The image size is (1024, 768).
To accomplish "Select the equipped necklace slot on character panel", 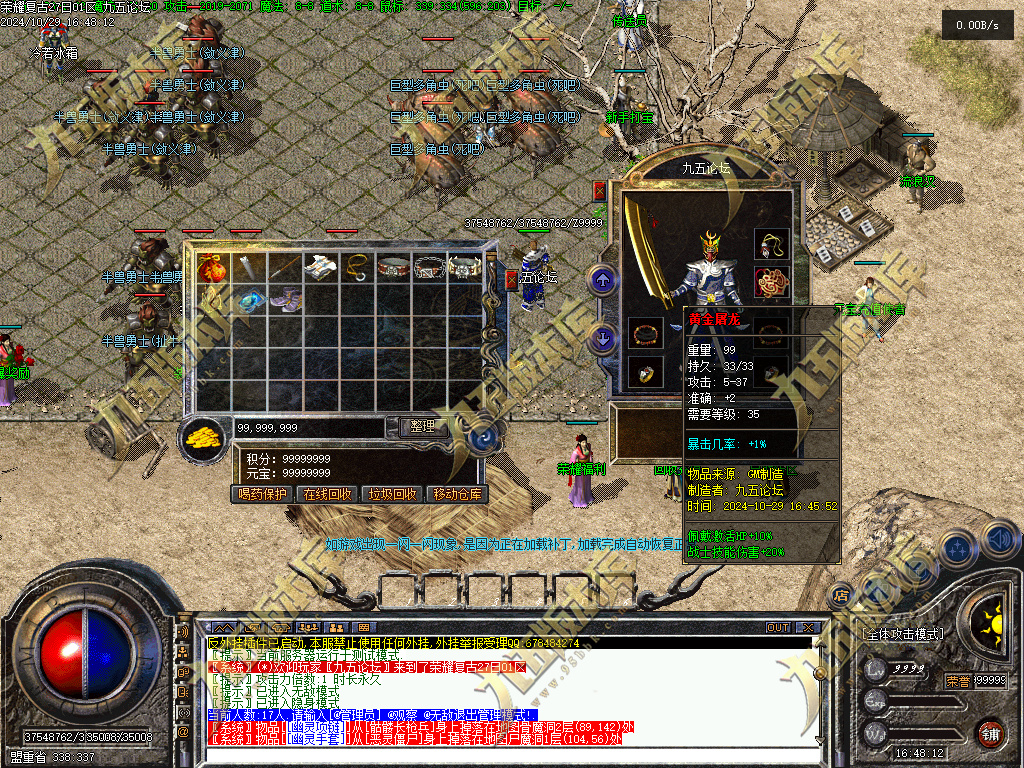I will 771,244.
